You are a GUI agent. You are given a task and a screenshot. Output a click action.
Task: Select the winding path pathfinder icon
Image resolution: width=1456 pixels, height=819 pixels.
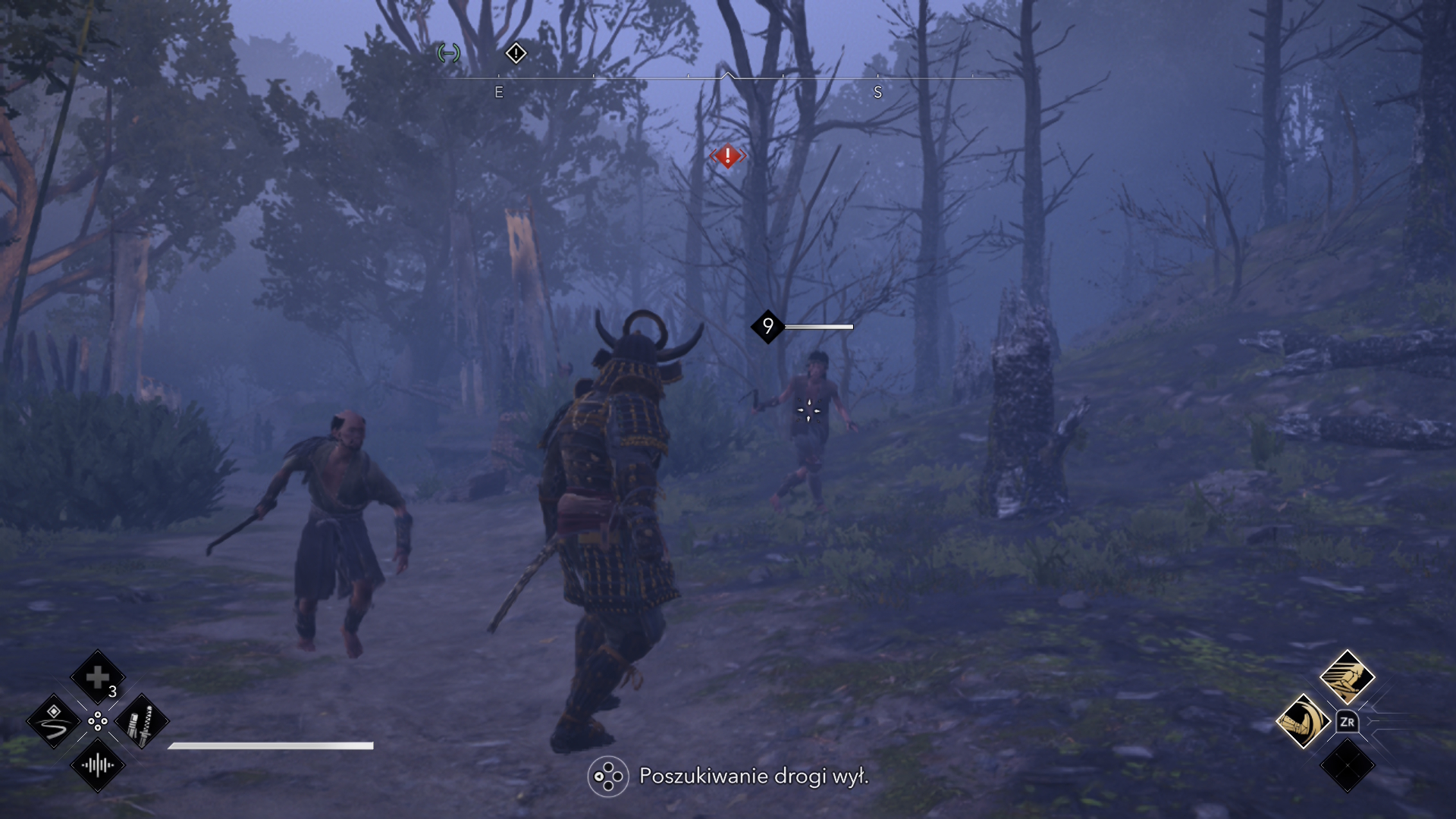tap(54, 721)
